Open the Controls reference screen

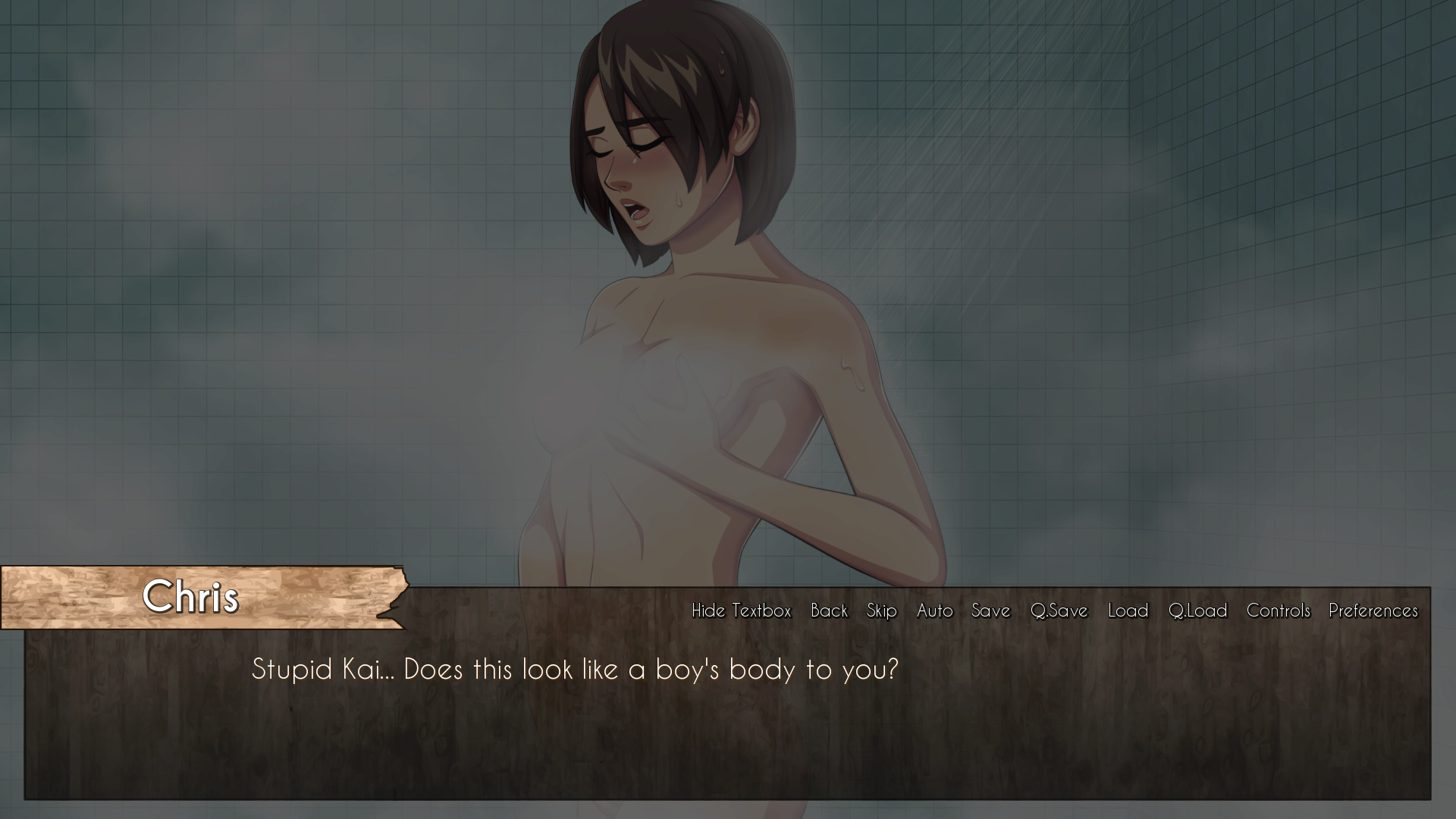(x=1278, y=610)
